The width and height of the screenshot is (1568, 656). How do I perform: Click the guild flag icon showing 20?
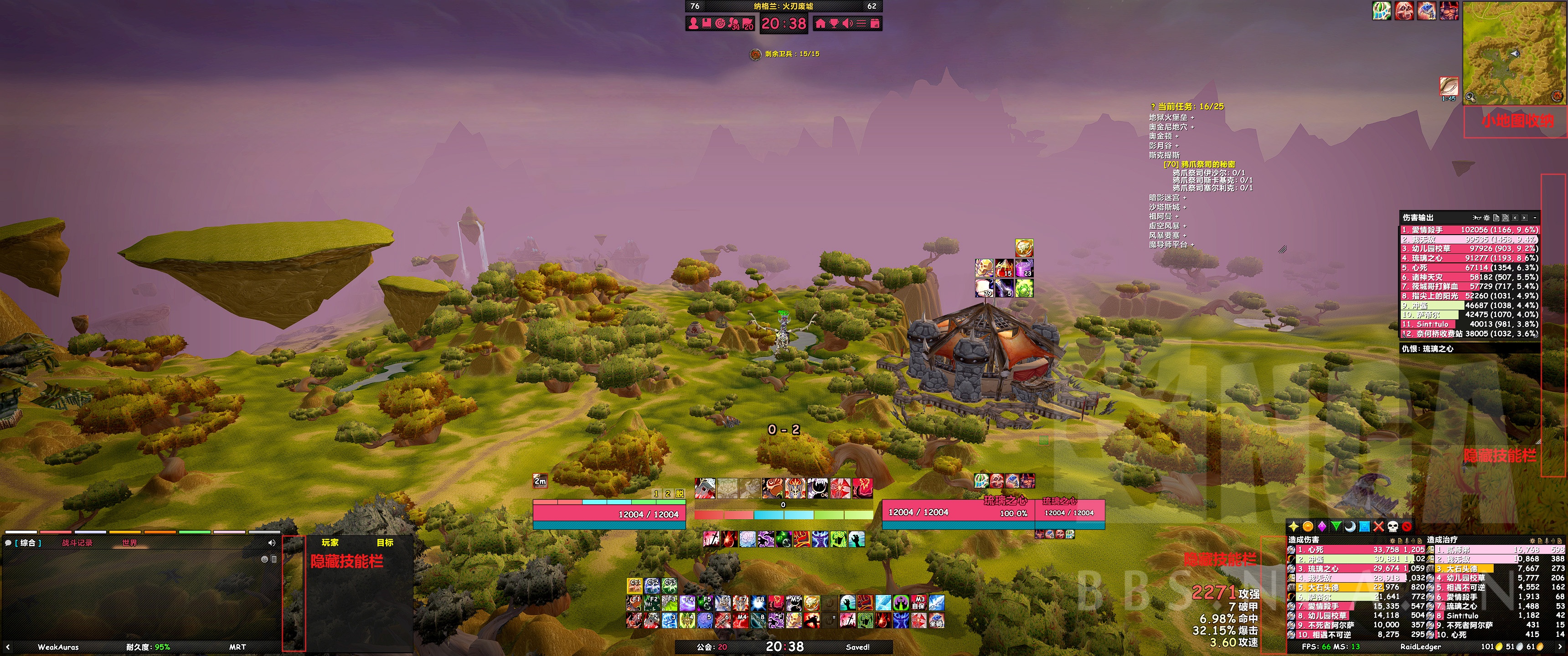748,24
